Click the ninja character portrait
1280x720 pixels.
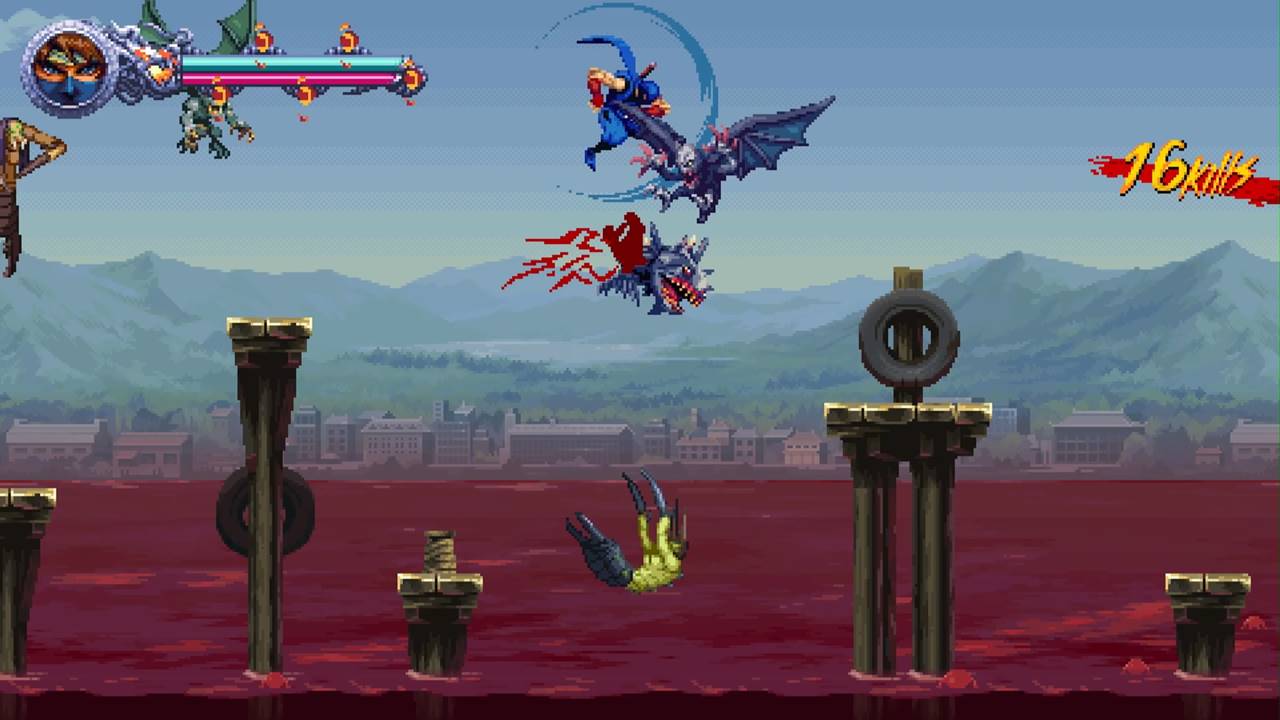[69, 67]
